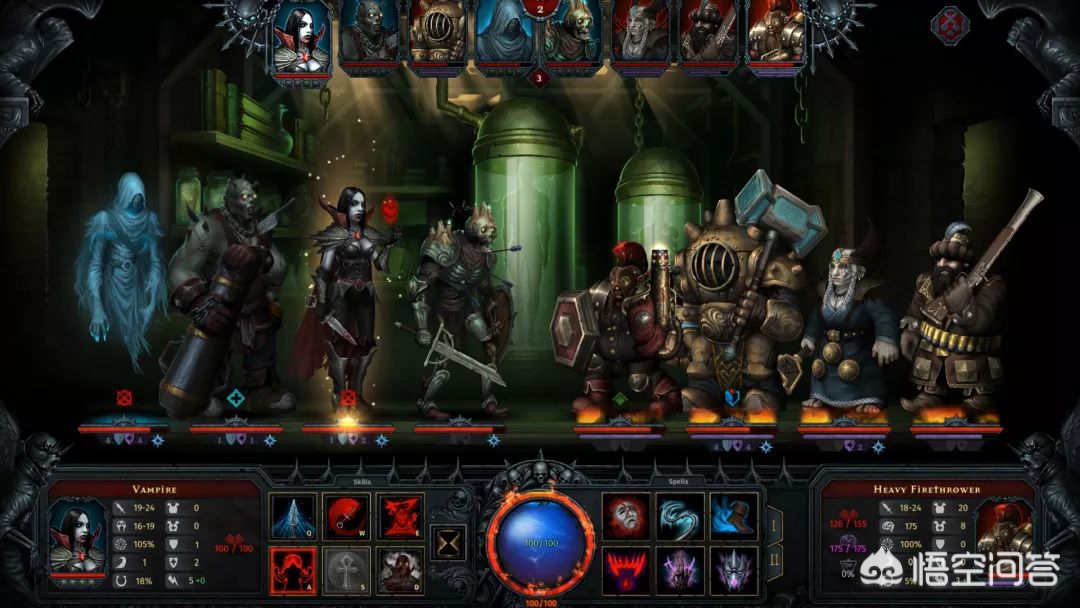Choose the grey ankh skill (S)
1080x608 pixels.
pos(348,570)
